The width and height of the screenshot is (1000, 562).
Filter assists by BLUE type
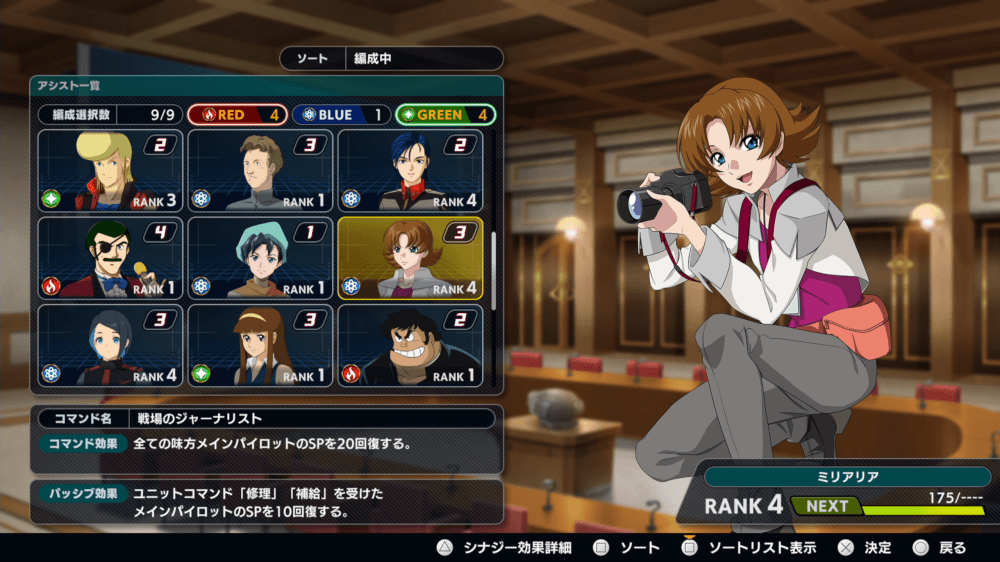pyautogui.click(x=342, y=115)
